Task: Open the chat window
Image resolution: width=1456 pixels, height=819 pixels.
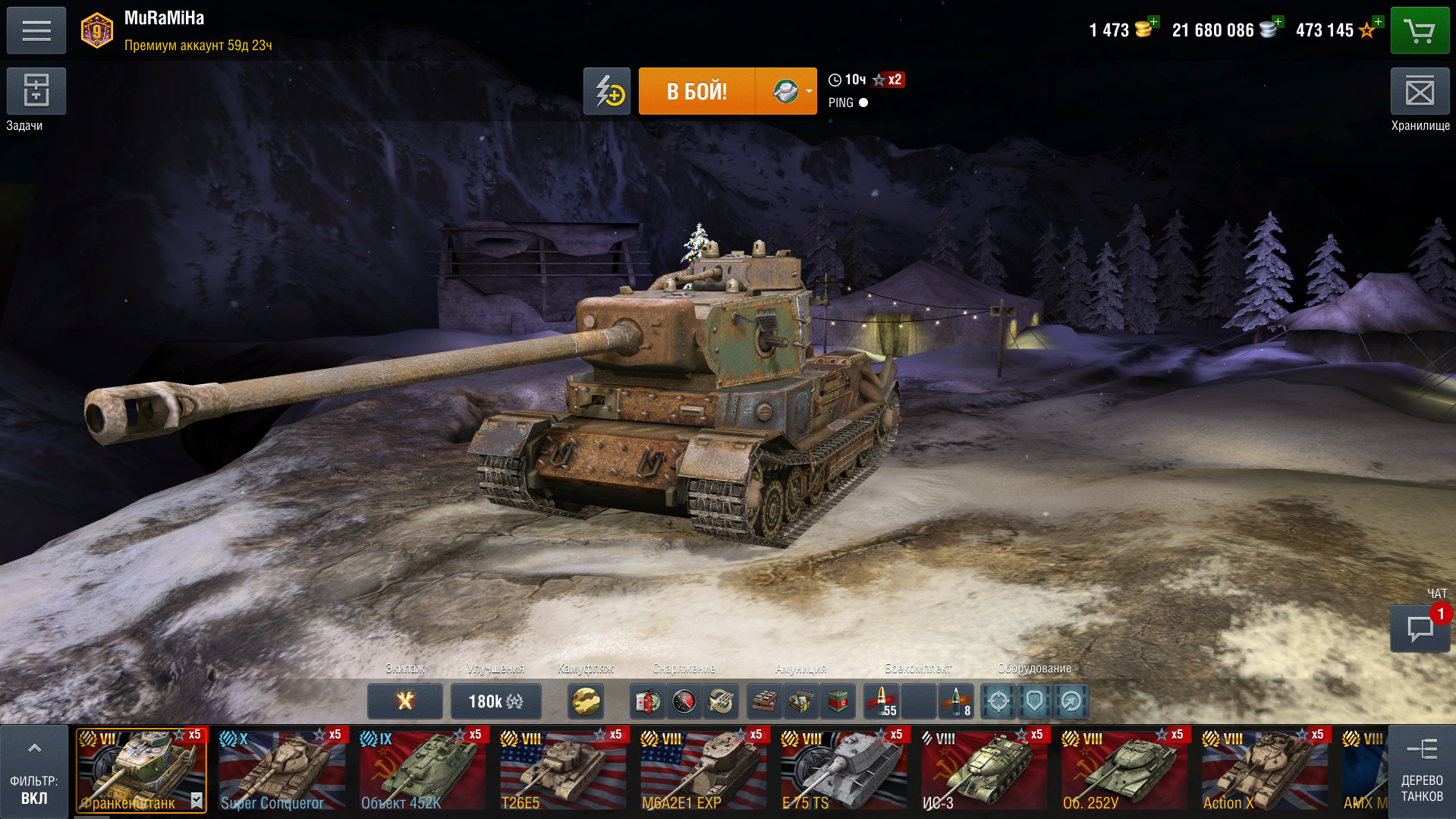Action: pos(1420,628)
